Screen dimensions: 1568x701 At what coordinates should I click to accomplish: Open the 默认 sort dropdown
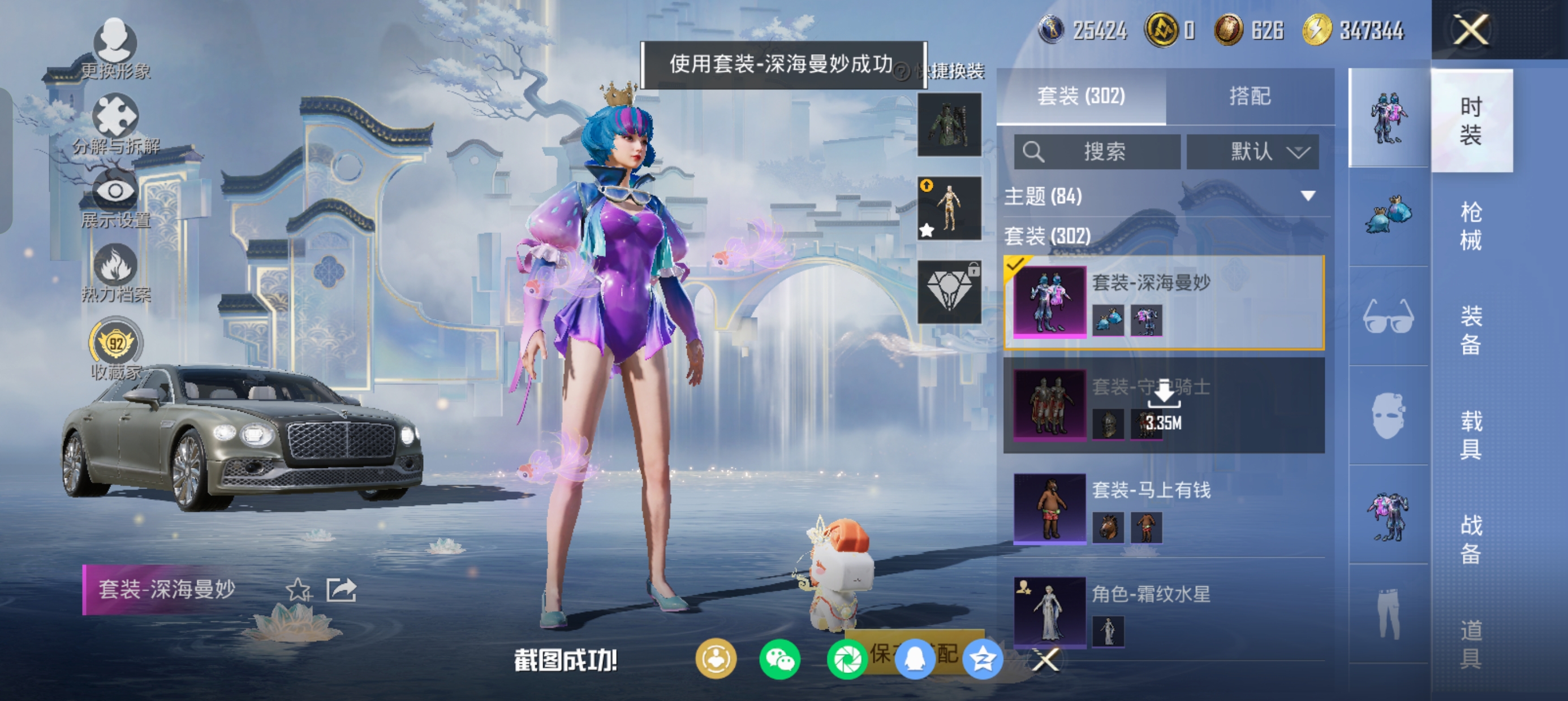[x=1253, y=152]
